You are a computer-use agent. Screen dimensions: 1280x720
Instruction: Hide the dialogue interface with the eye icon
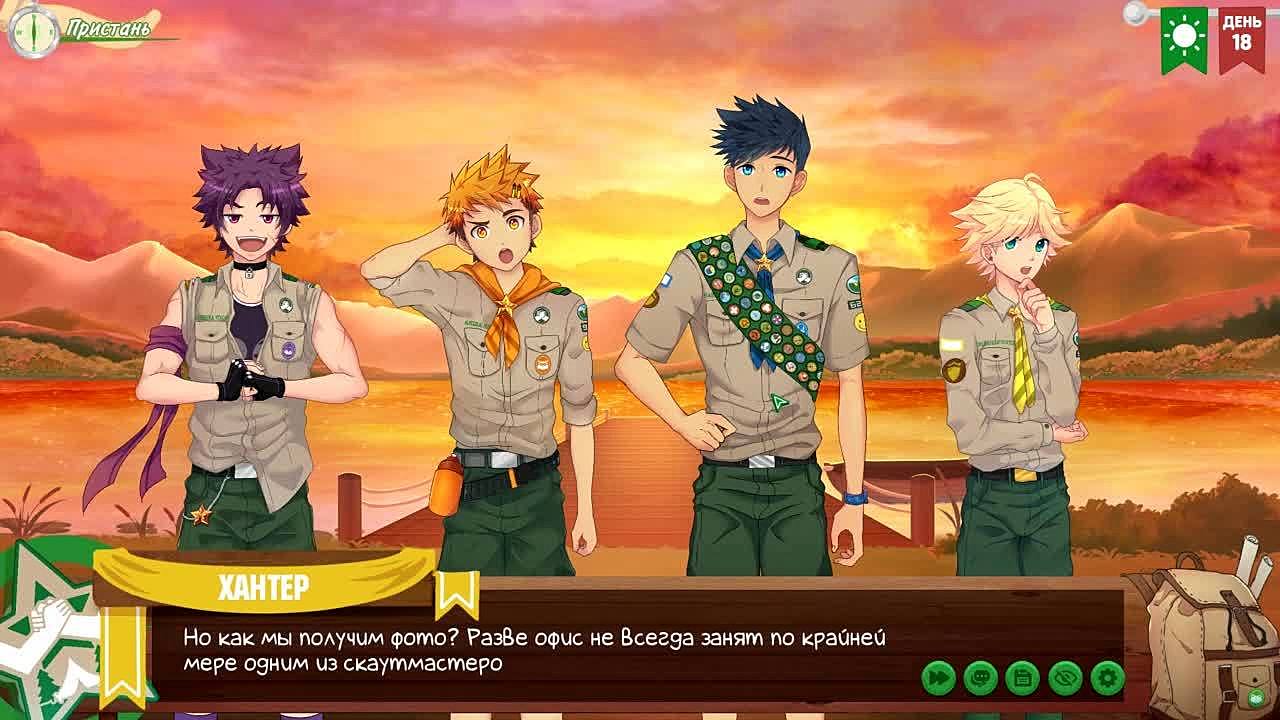point(1065,678)
